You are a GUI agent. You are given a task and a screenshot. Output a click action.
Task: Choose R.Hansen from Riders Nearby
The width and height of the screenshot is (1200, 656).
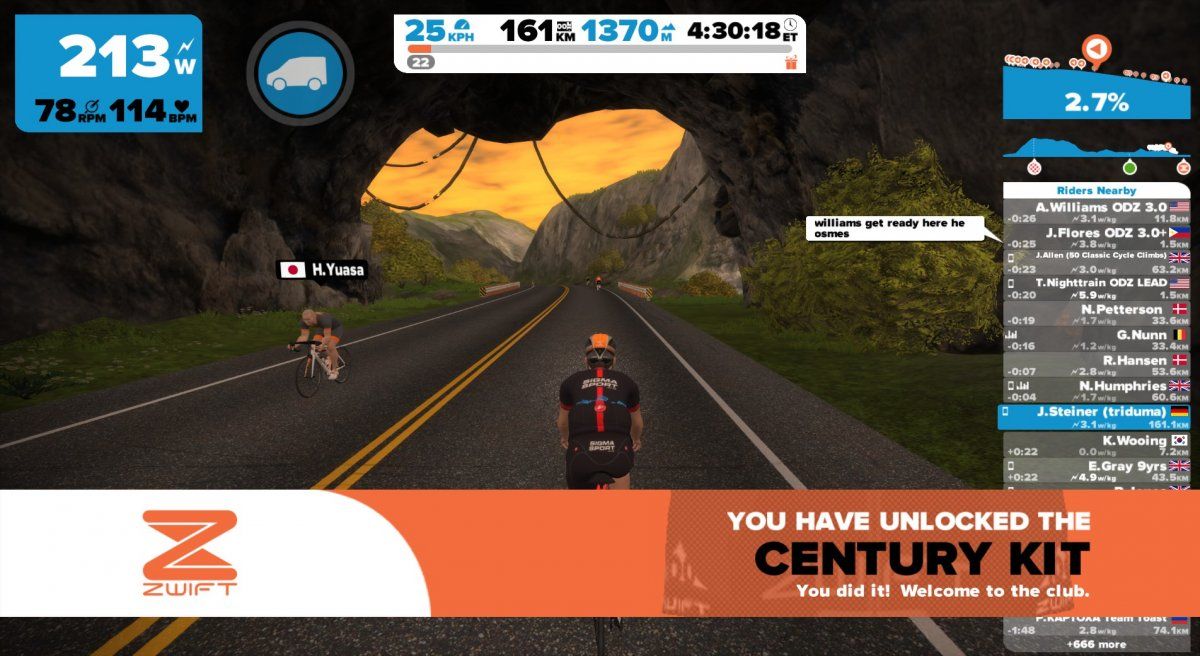[1097, 365]
